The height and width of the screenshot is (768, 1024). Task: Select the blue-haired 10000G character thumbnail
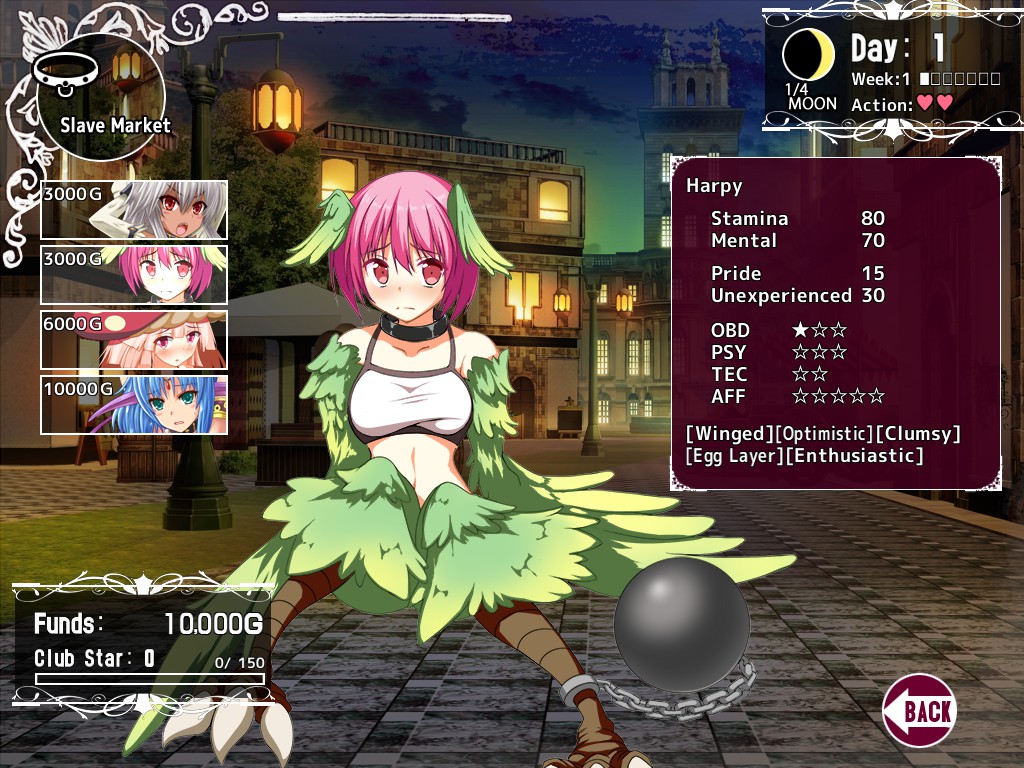coord(134,404)
